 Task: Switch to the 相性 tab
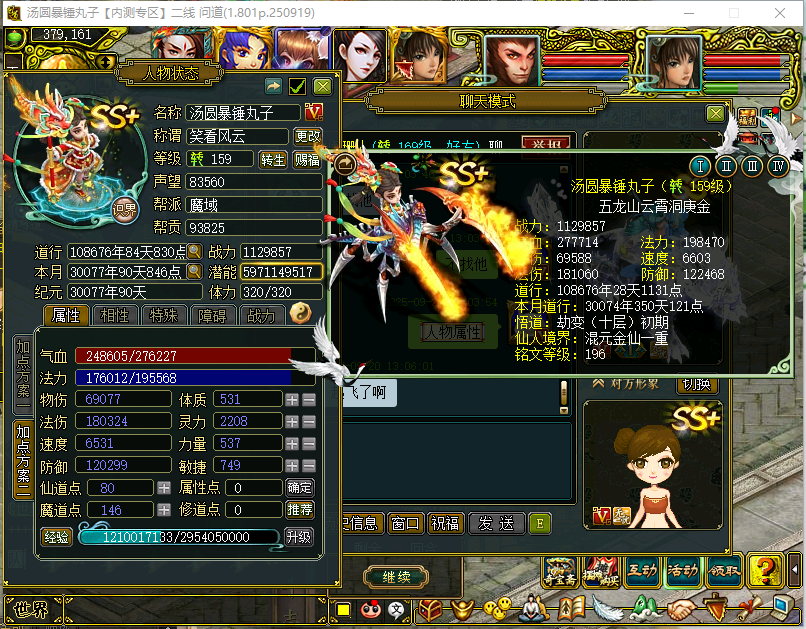click(x=115, y=316)
